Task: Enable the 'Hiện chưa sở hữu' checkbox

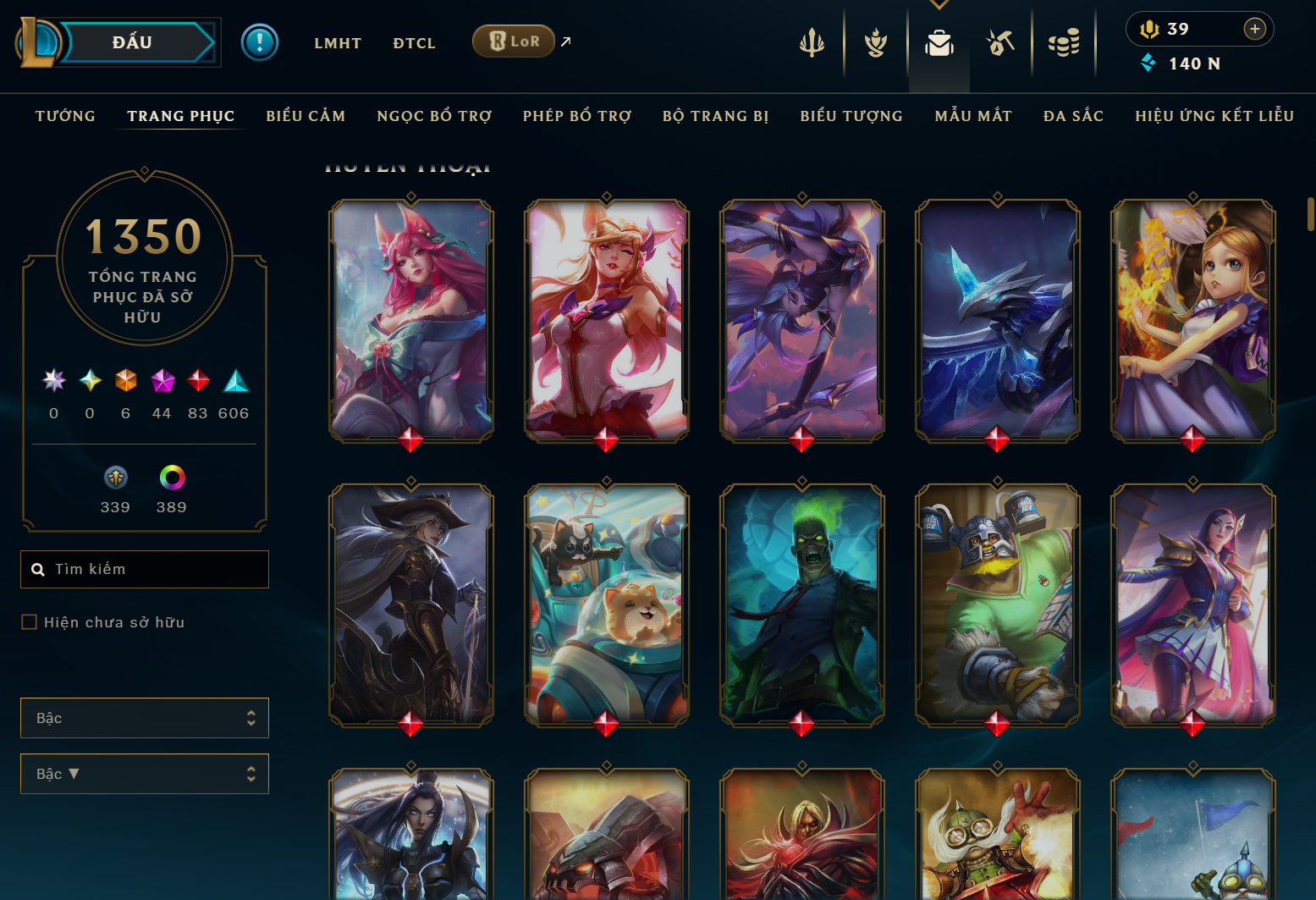Action: click(x=28, y=621)
